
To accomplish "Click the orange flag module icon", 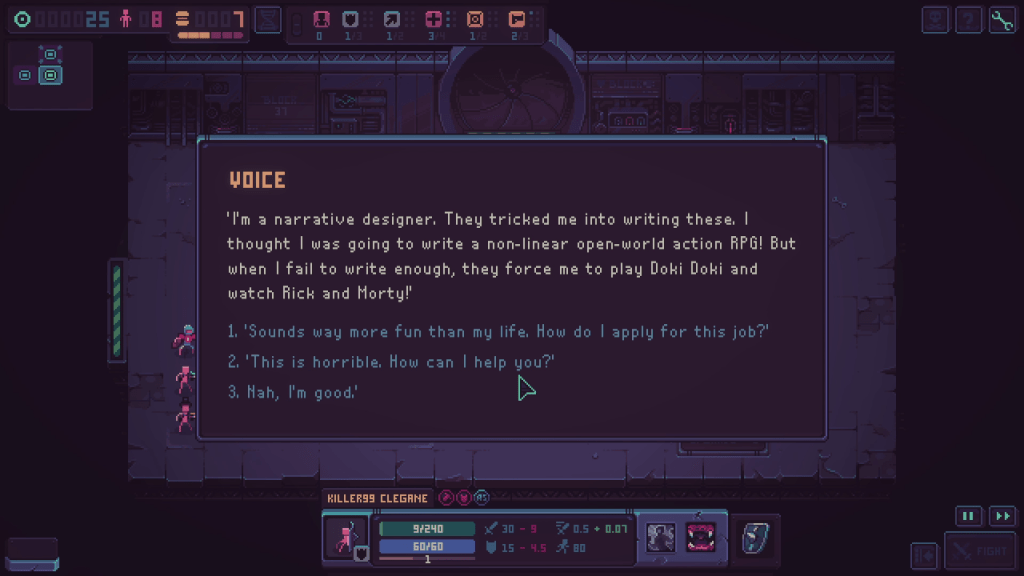I will pos(516,19).
